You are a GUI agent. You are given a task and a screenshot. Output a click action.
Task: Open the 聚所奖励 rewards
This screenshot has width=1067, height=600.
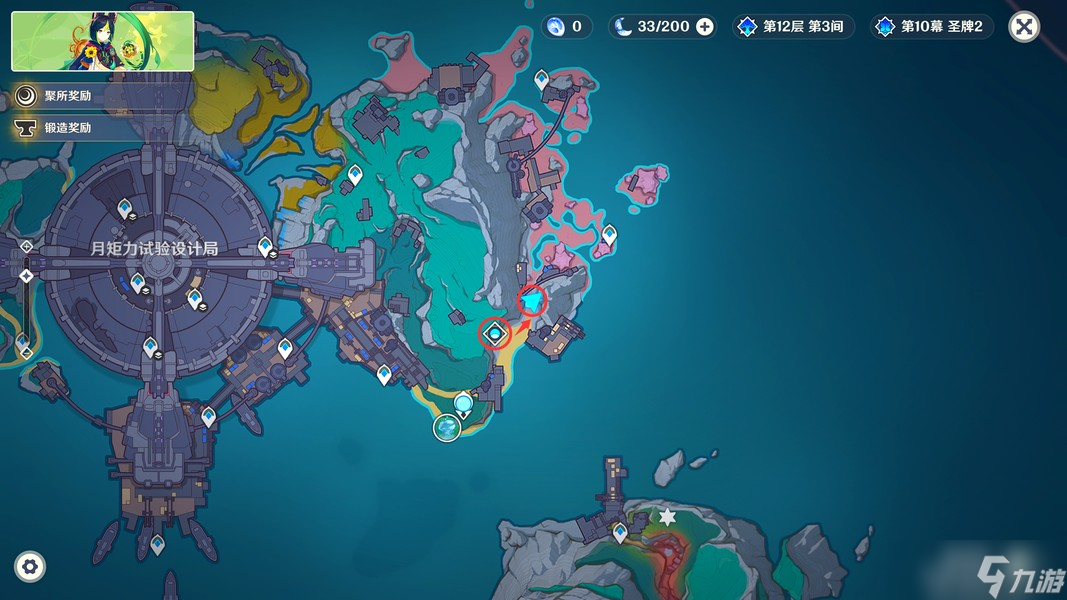tap(66, 96)
